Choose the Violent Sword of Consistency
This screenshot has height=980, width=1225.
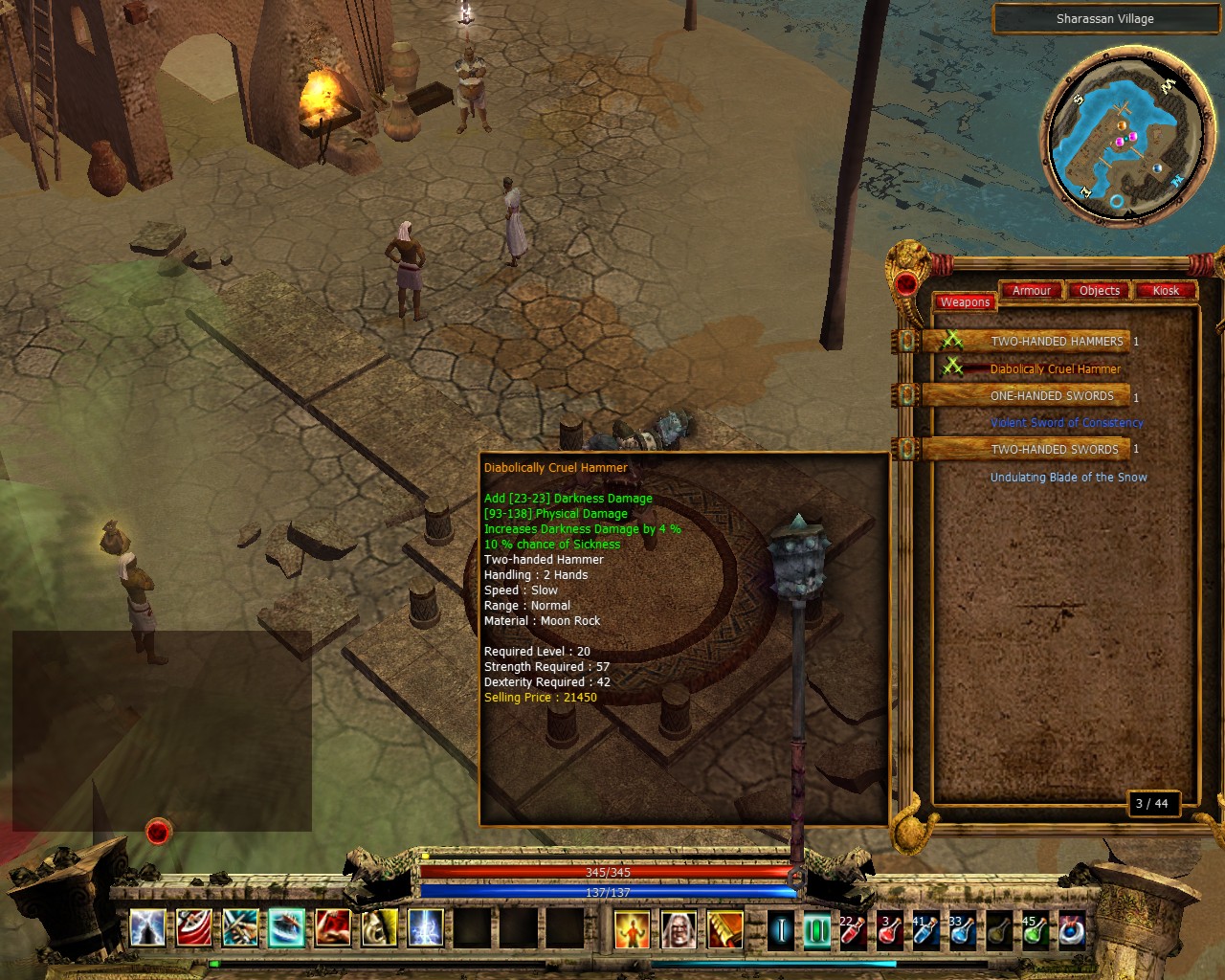click(x=1066, y=423)
